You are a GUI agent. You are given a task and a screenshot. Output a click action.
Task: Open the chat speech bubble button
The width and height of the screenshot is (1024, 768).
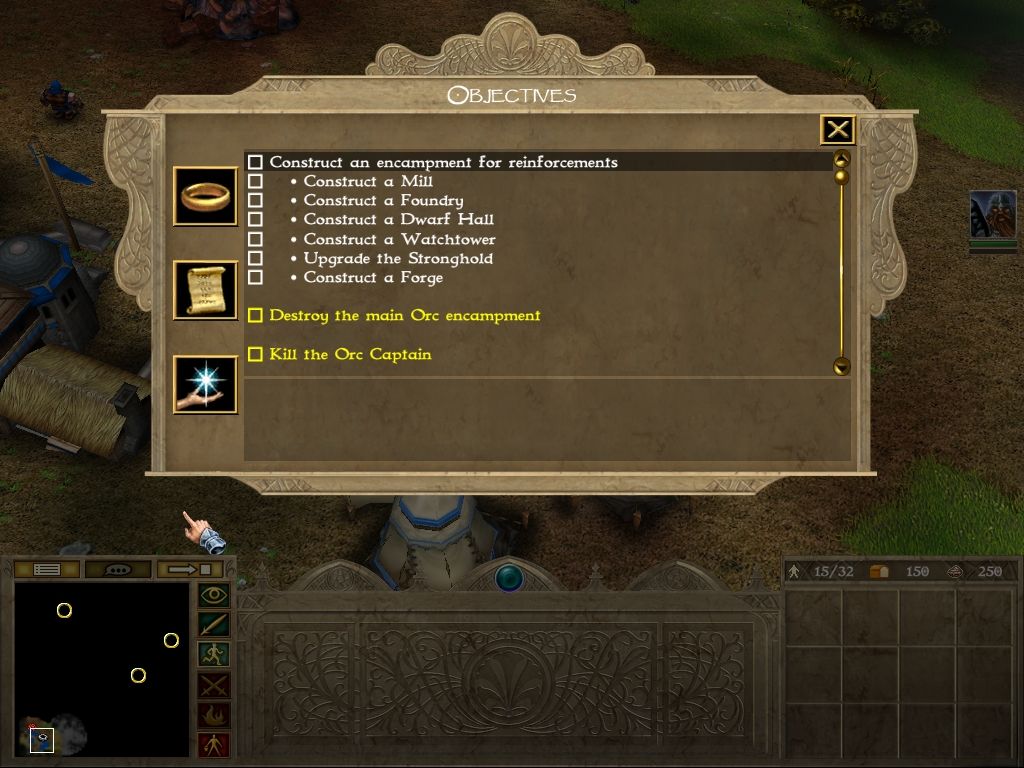coord(118,570)
